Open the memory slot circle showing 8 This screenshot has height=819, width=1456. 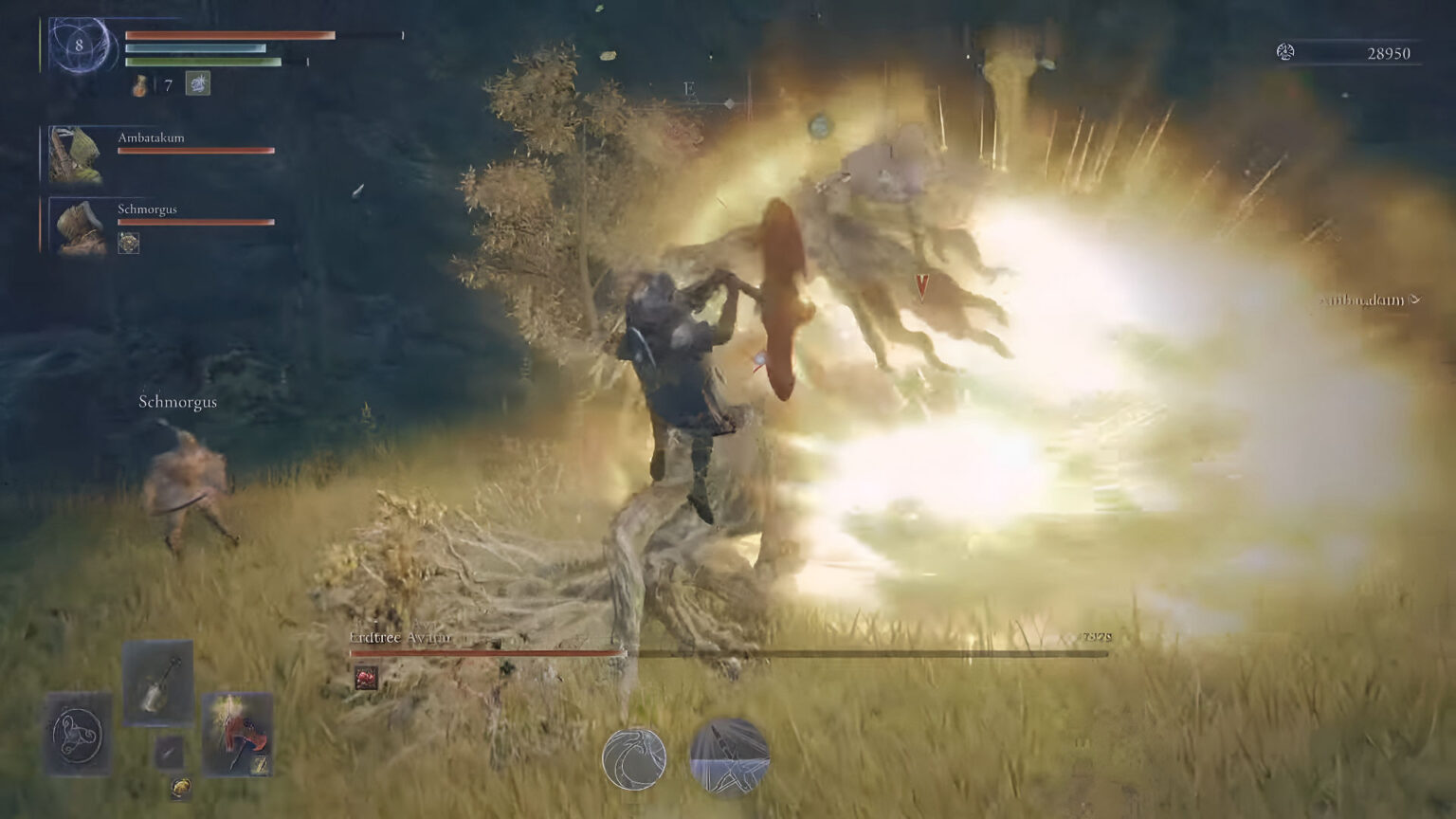(x=80, y=46)
